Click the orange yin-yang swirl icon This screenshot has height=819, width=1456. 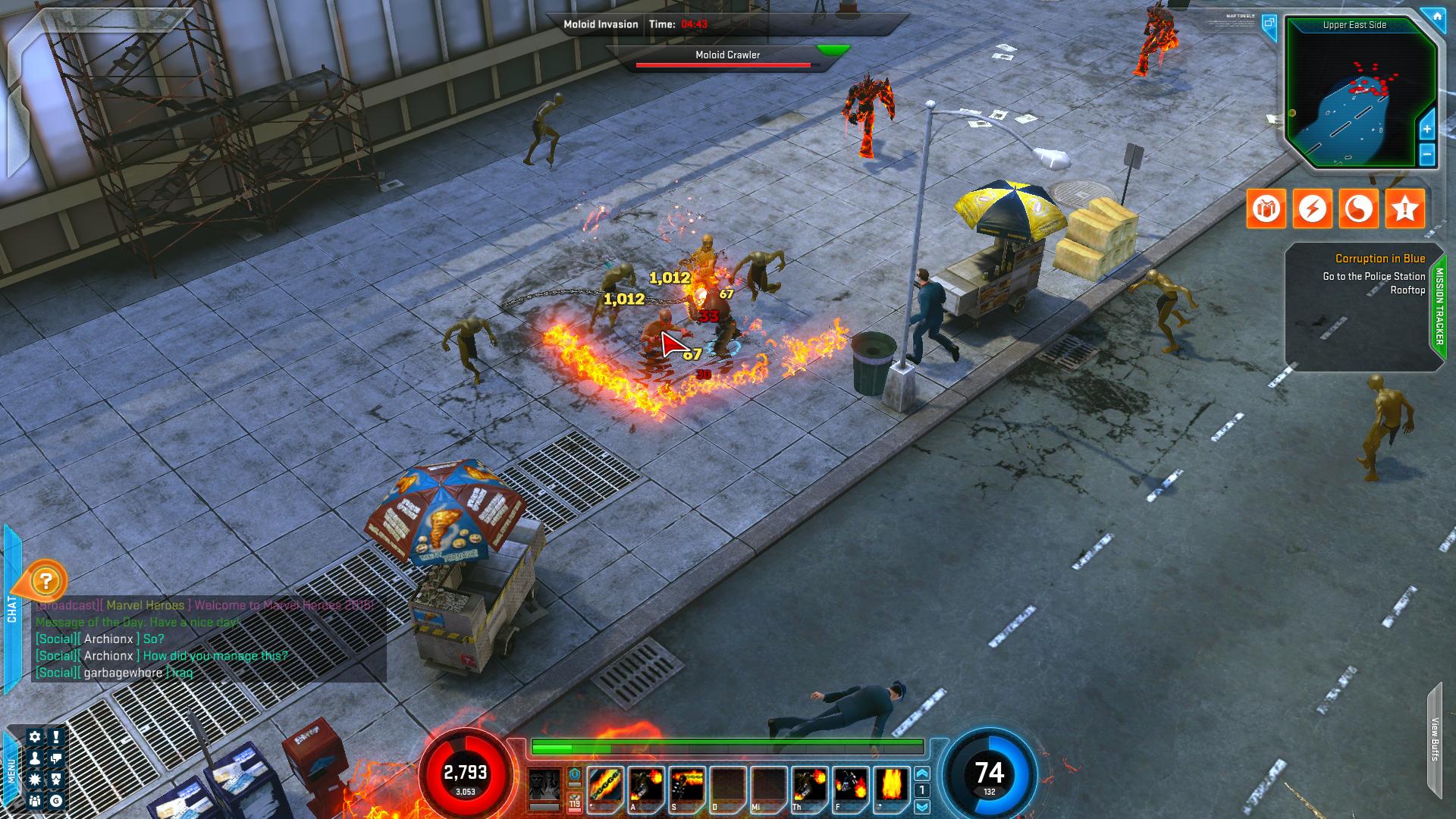point(1358,209)
